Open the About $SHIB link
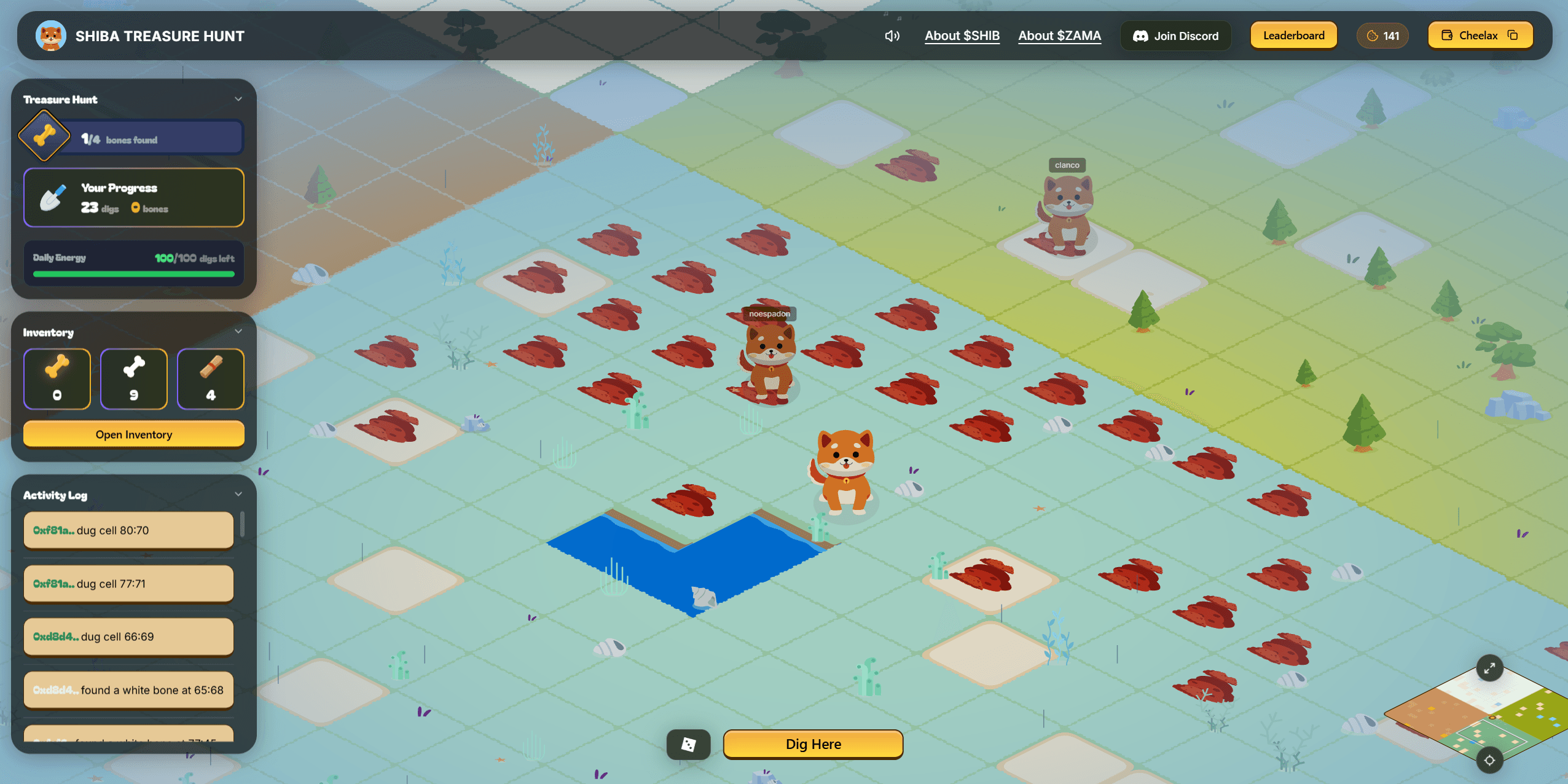Screen dimensions: 1568x784 click(x=962, y=36)
